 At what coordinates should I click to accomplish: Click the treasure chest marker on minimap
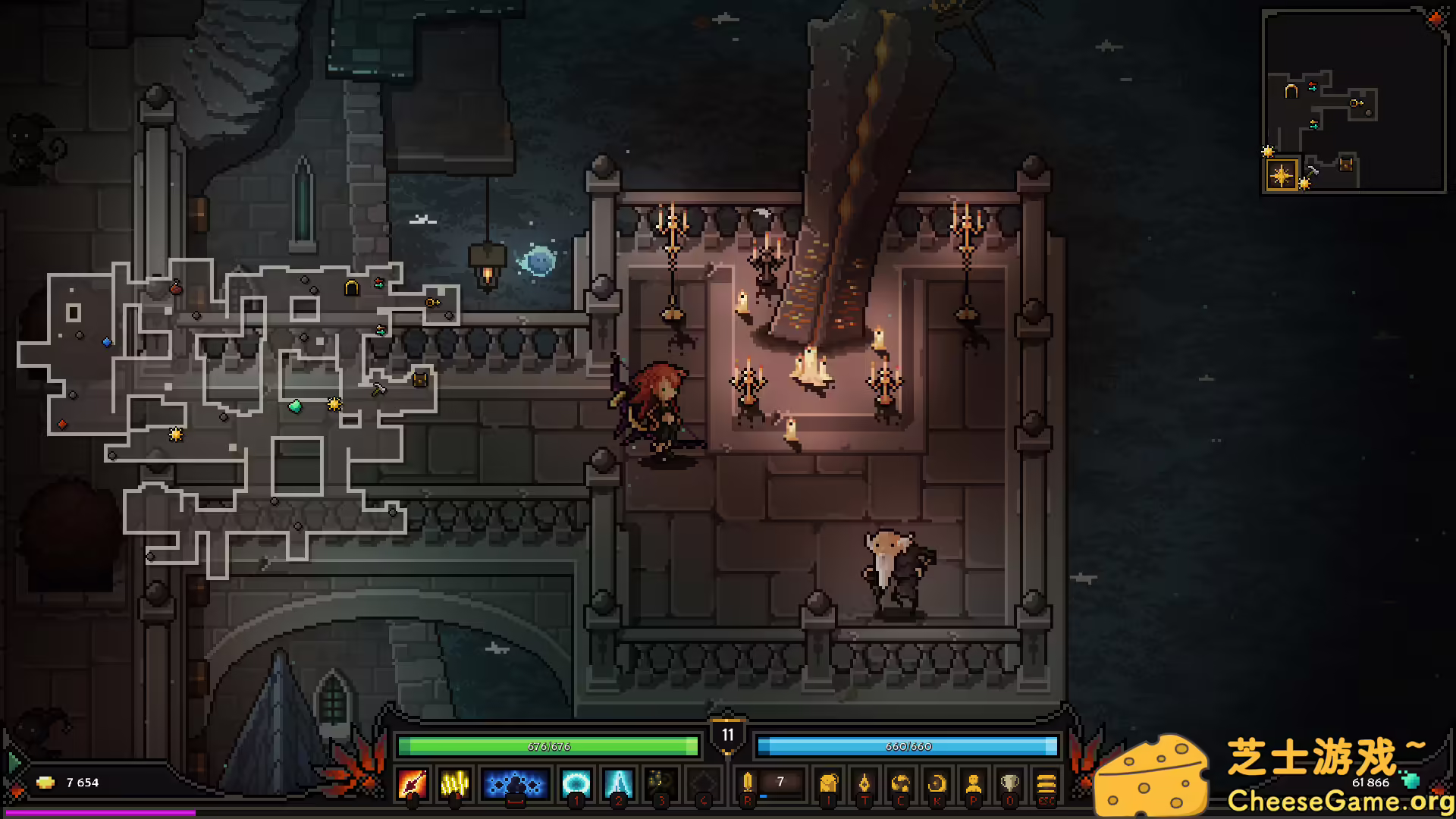click(x=1346, y=163)
